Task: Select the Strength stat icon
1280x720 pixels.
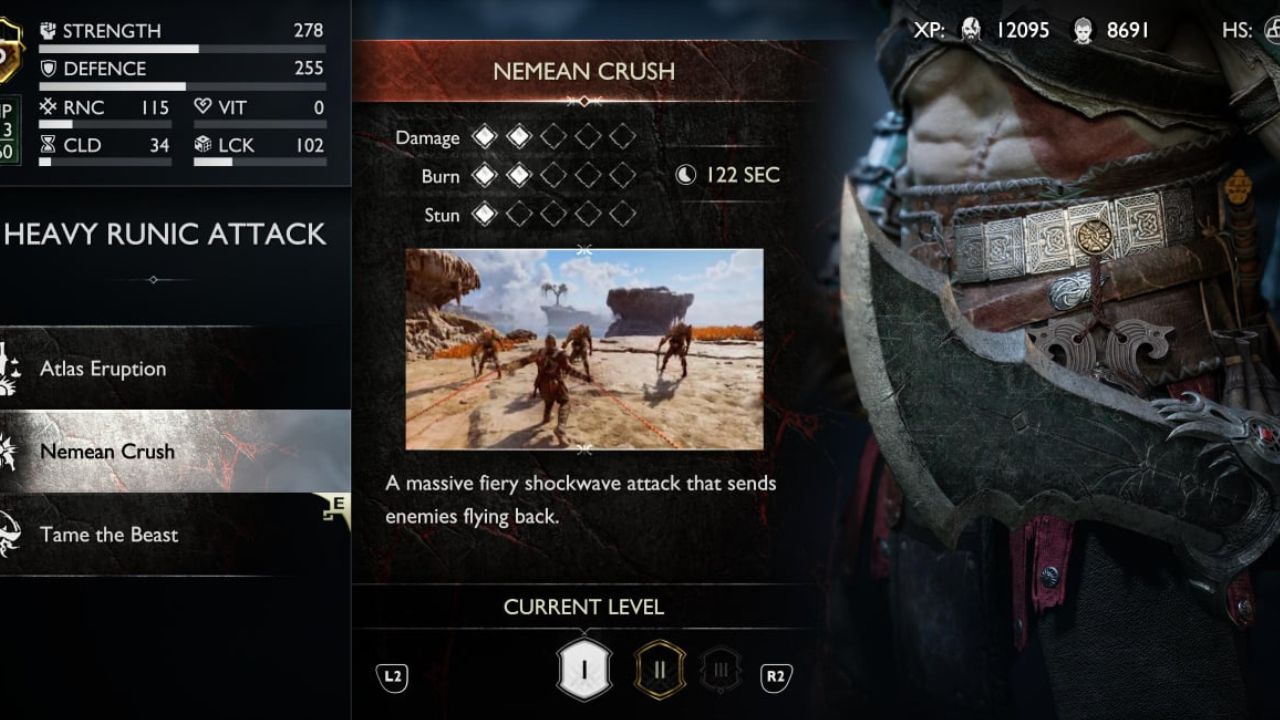Action: (46, 30)
